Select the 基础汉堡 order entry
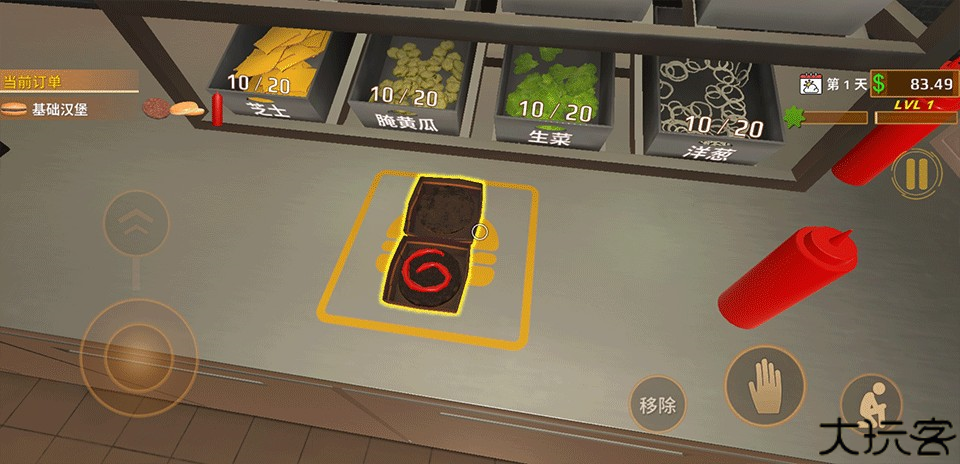The height and width of the screenshot is (464, 960). click(x=60, y=109)
